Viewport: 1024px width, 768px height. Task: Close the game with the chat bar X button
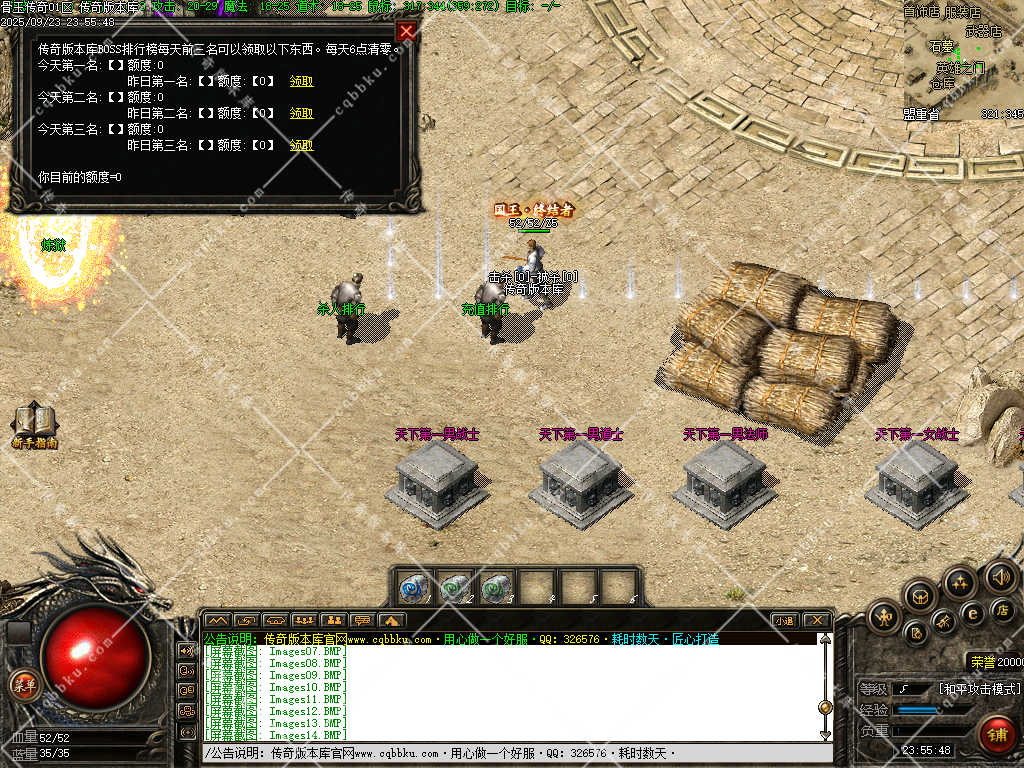coord(816,621)
